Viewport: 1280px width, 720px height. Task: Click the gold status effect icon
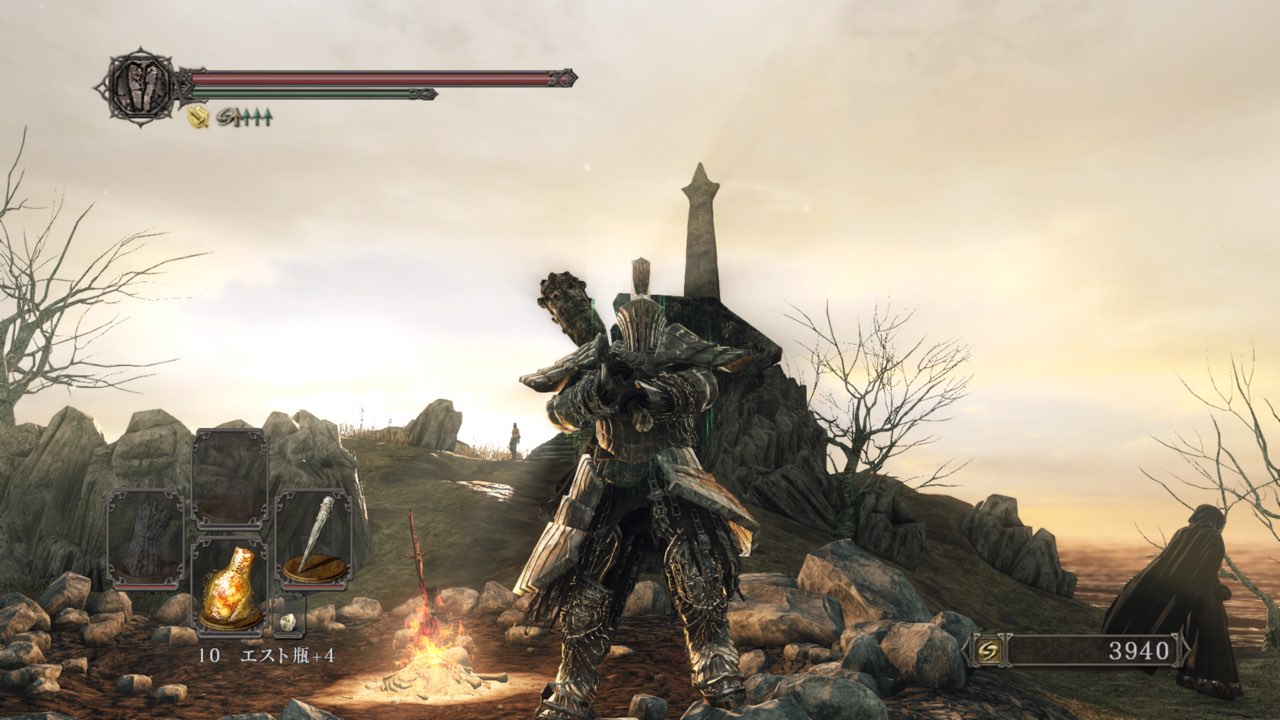coord(198,117)
